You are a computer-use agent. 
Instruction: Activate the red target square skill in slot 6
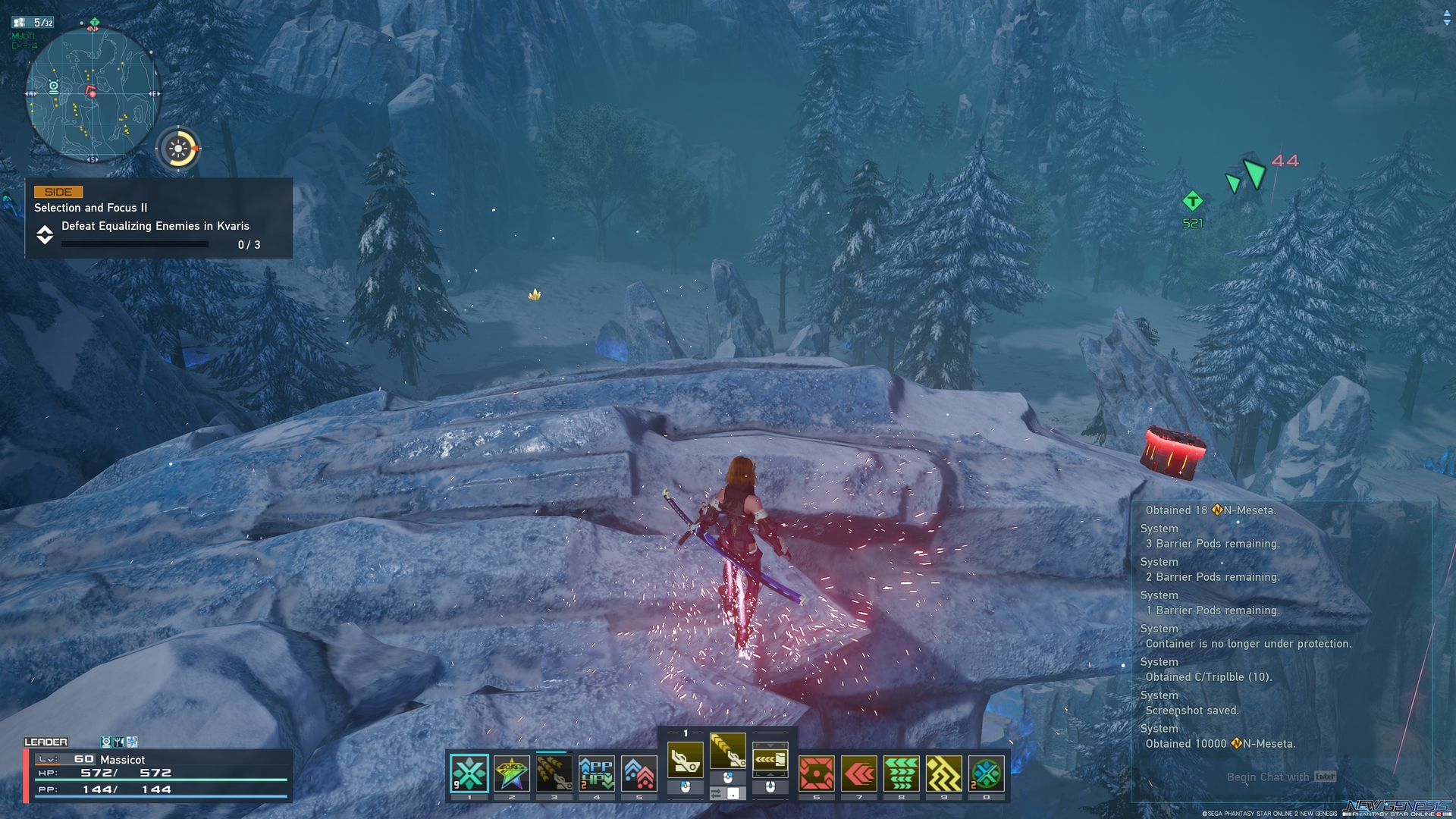(817, 773)
